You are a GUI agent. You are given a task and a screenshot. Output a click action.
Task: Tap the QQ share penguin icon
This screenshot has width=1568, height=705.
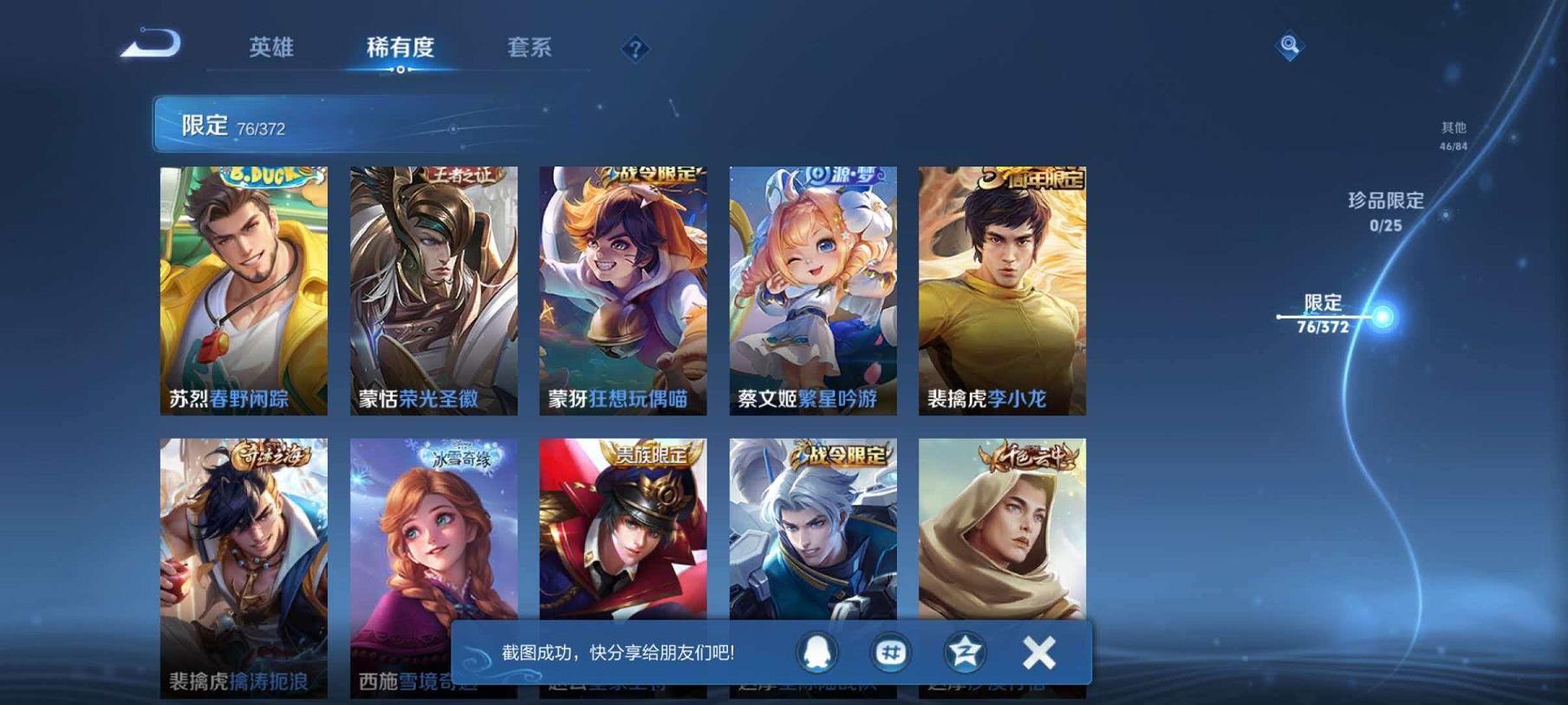(x=816, y=653)
